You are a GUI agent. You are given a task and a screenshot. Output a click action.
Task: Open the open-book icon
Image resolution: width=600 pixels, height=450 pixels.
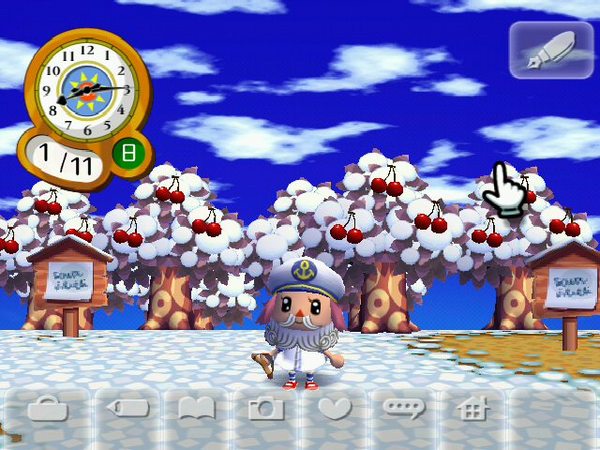tap(197, 408)
